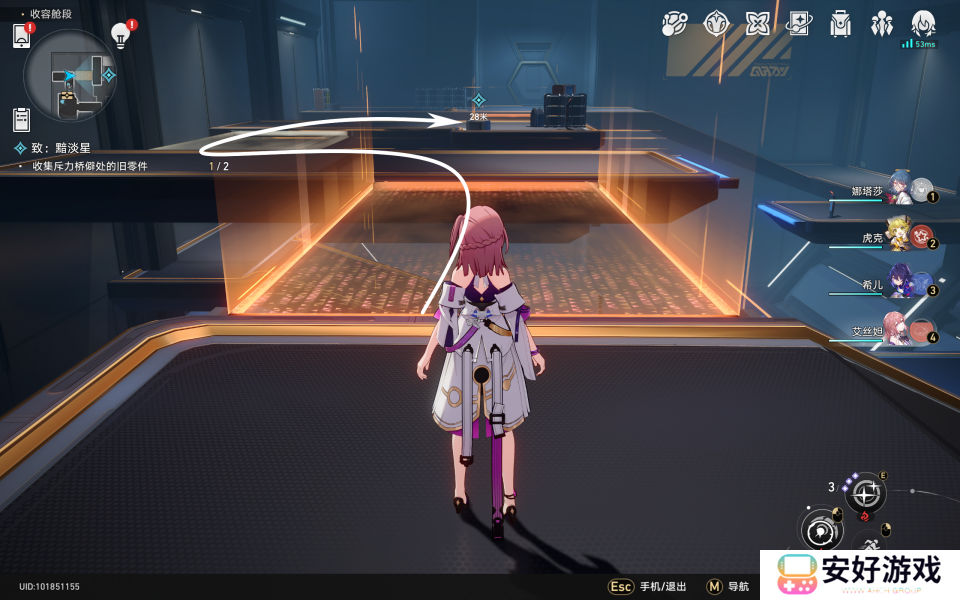
Task: Open the star-card warp icon
Action: (x=798, y=23)
